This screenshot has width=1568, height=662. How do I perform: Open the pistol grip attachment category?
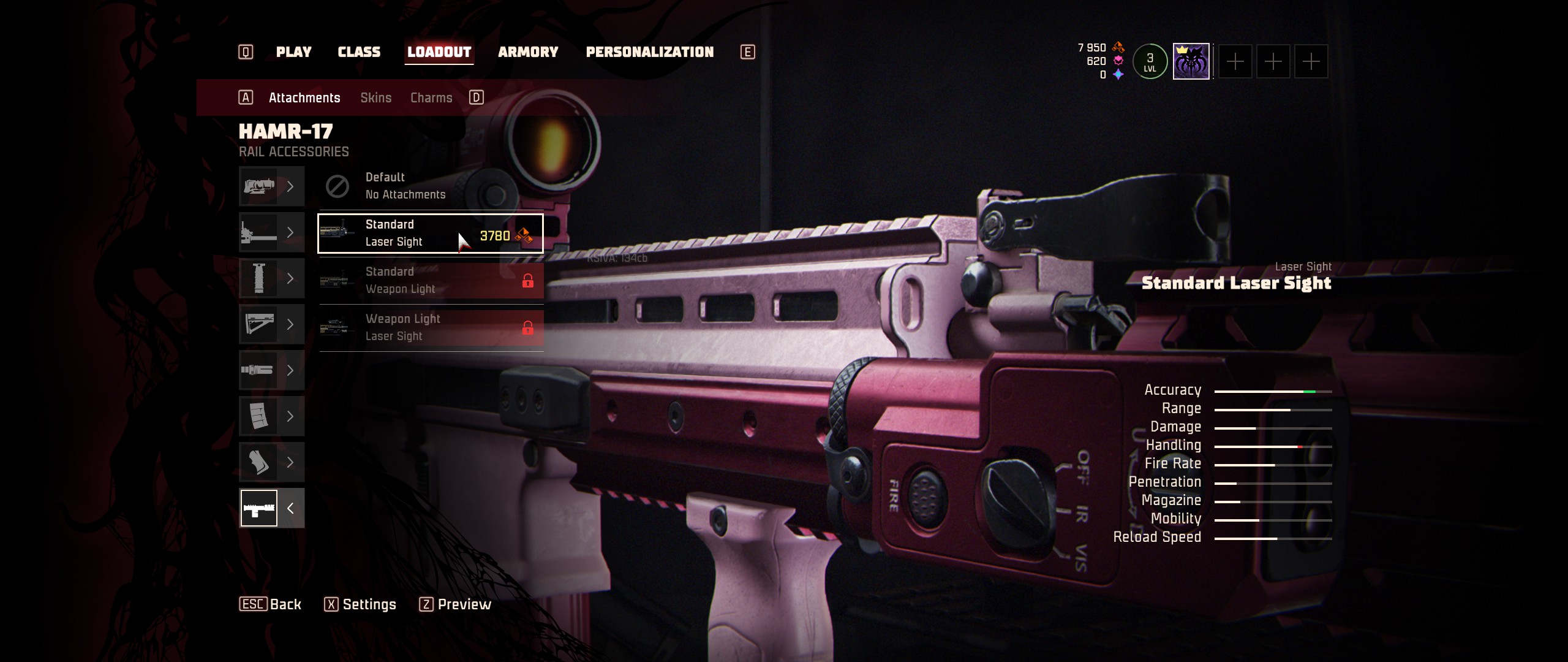click(x=271, y=462)
